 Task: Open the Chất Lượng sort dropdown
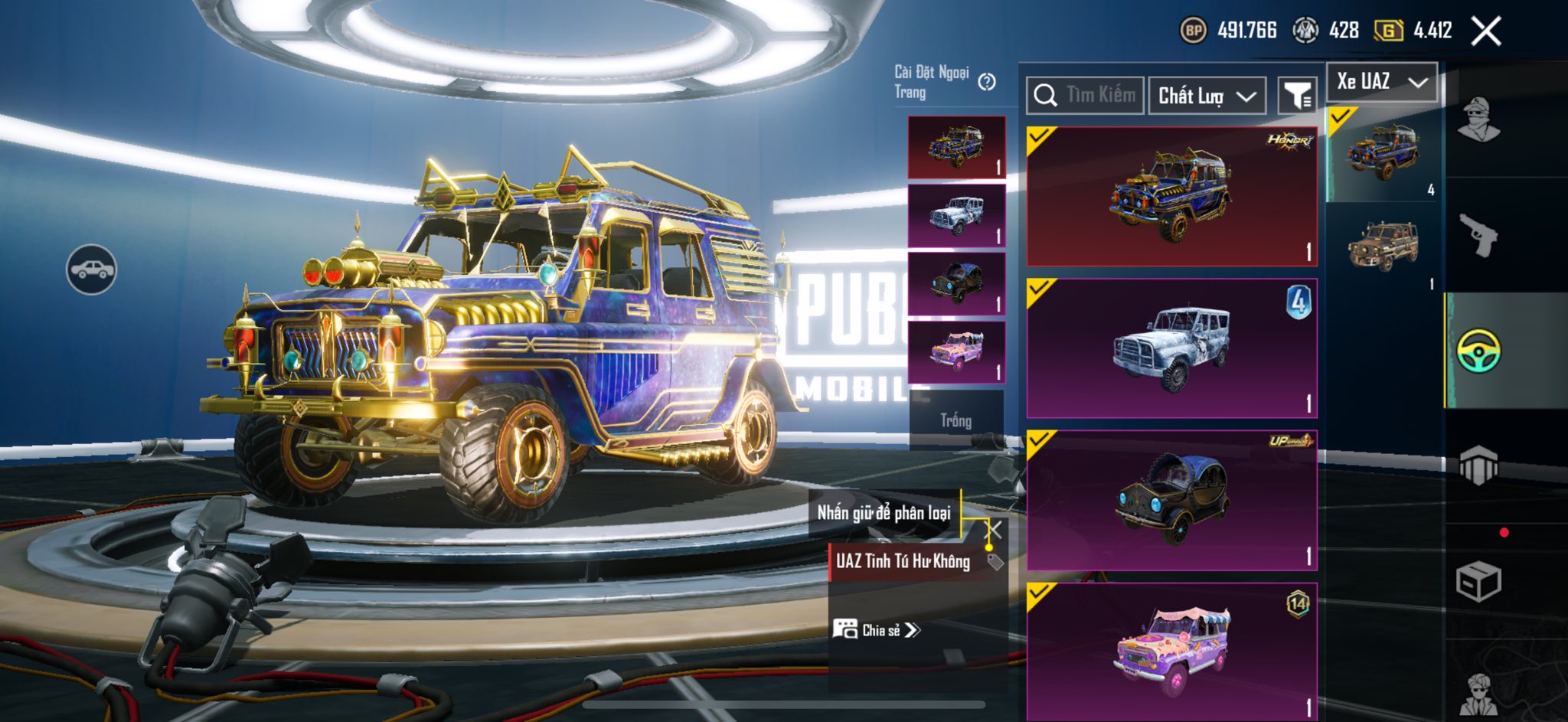pyautogui.click(x=1207, y=96)
